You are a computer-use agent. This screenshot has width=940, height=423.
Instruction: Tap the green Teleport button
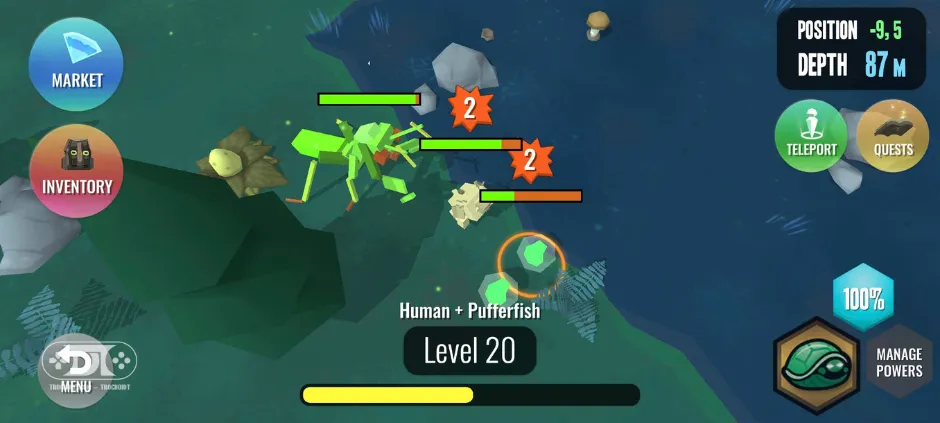(x=811, y=136)
